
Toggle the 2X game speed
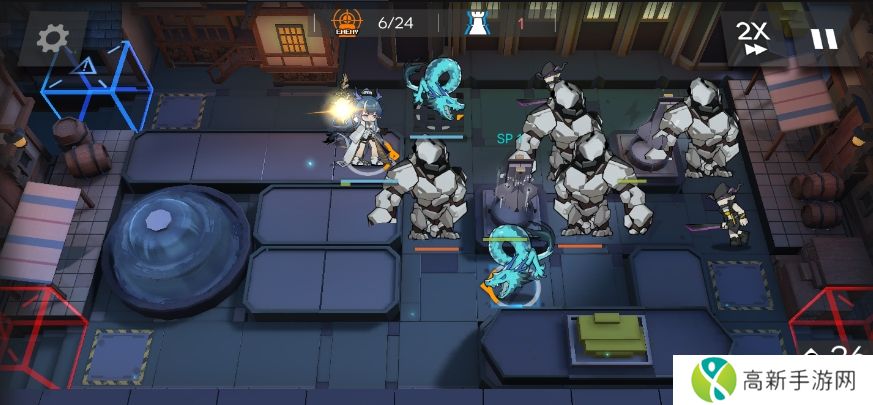coord(753,38)
